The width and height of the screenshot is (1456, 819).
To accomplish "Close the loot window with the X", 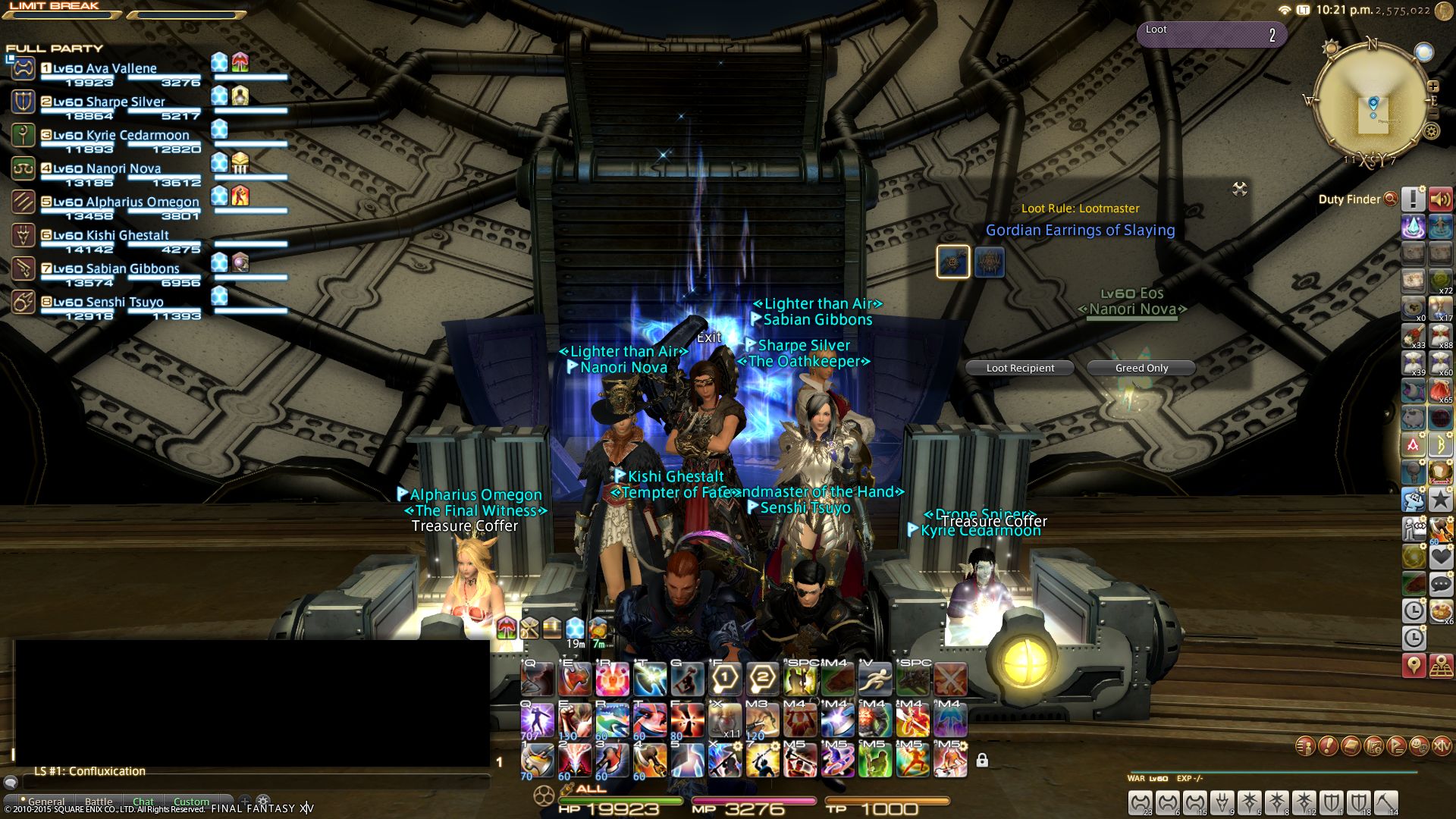I will point(1240,189).
